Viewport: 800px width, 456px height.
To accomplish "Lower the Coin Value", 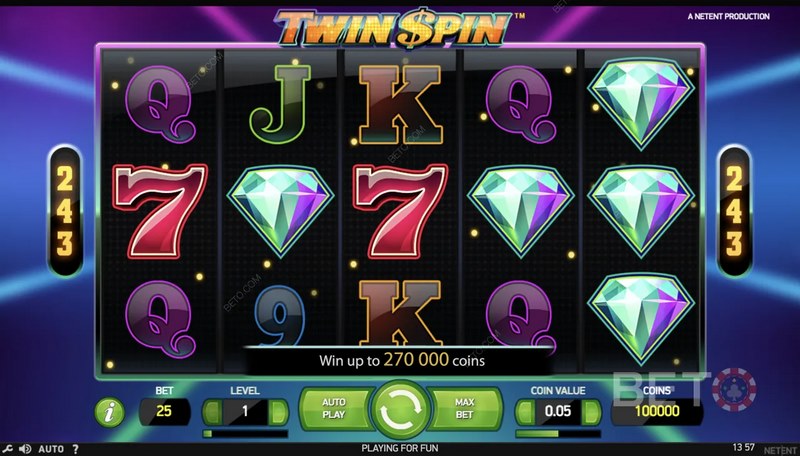I will pos(526,411).
